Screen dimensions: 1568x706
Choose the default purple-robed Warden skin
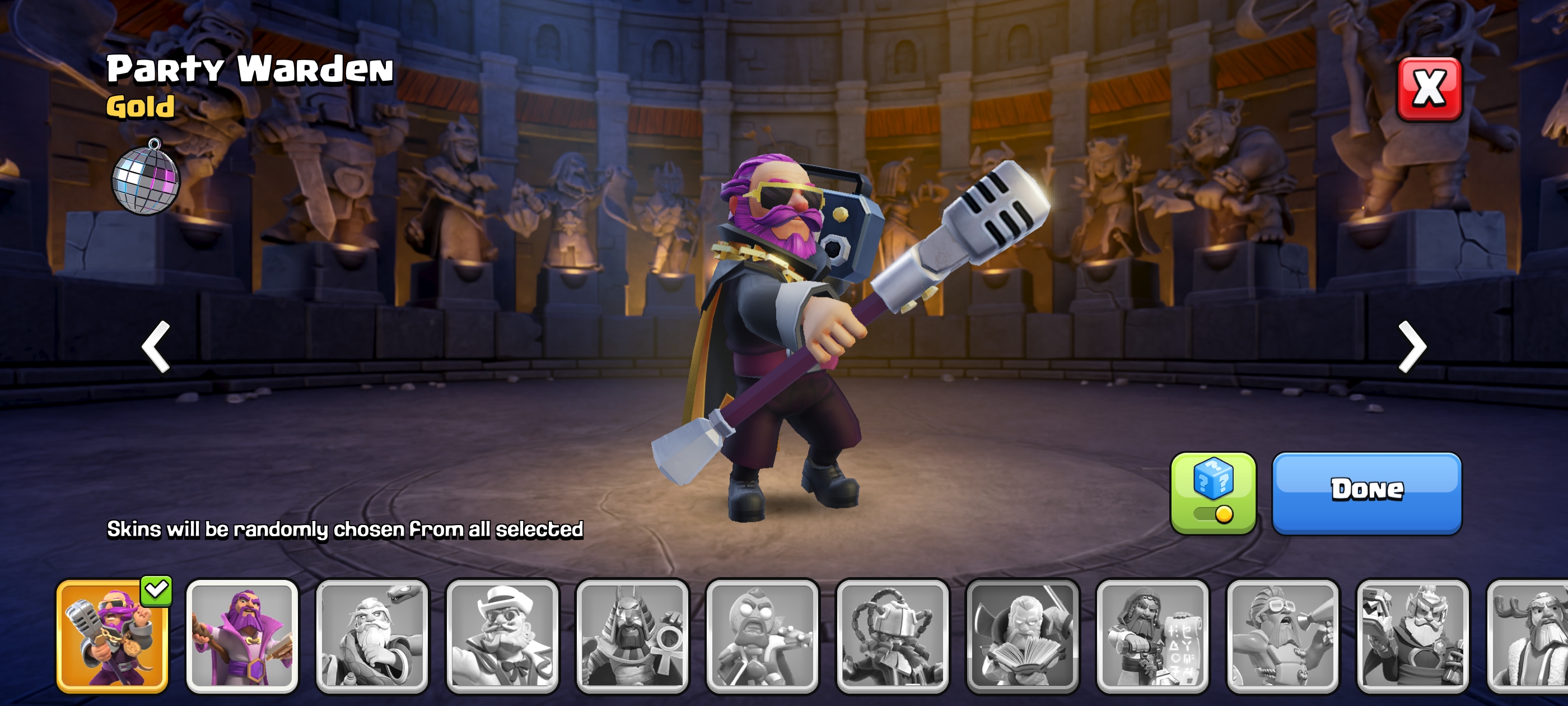[242, 636]
